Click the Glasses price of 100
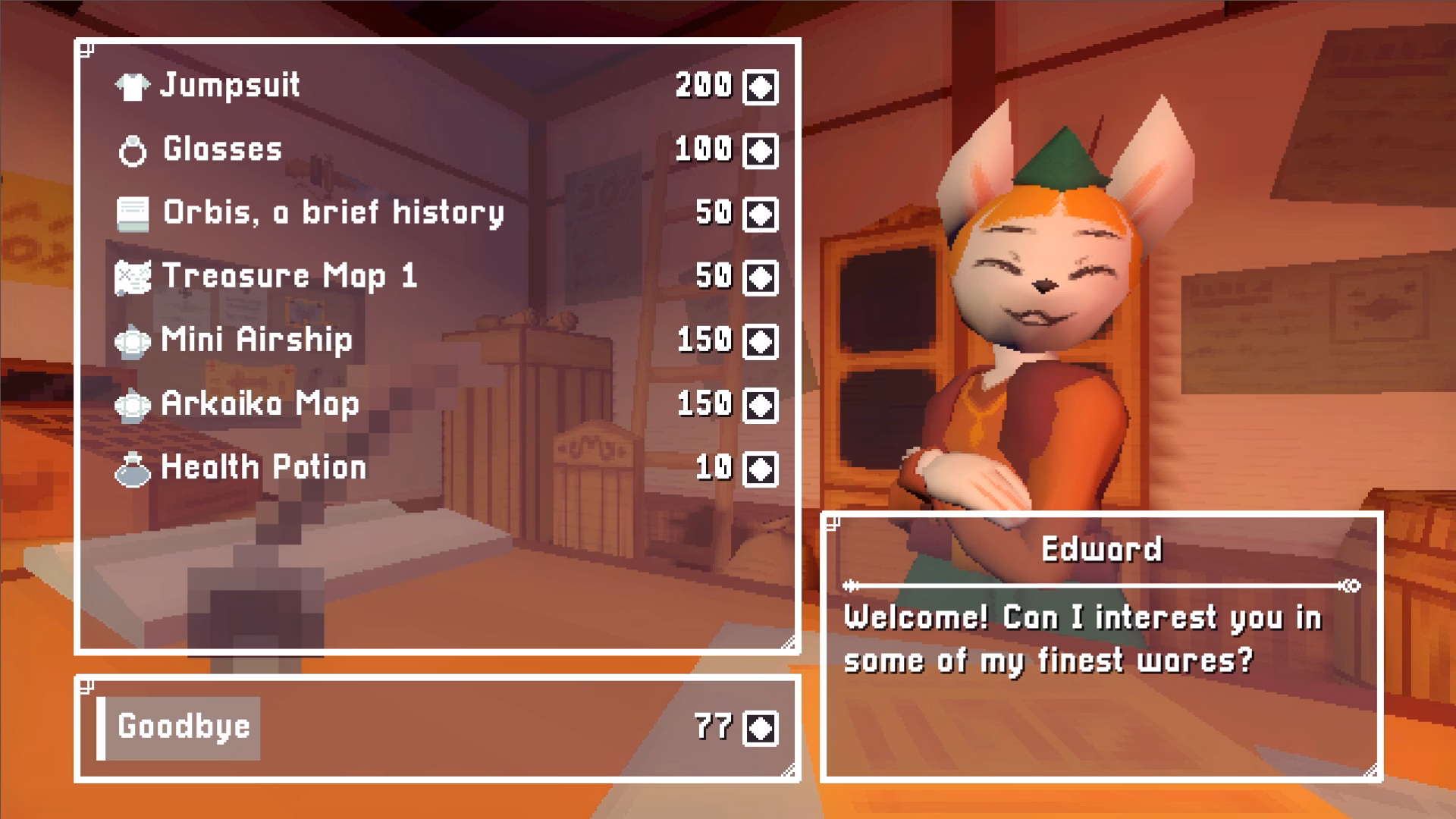Image resolution: width=1456 pixels, height=819 pixels. coord(701,149)
